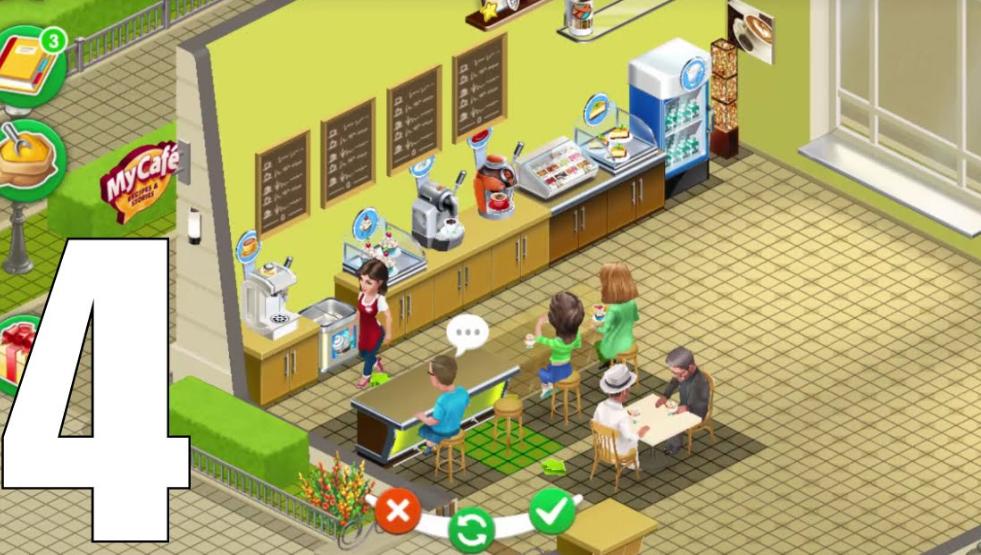Open the spices mortar bowl icon
Viewport: 981px width, 555px height.
[x=28, y=158]
